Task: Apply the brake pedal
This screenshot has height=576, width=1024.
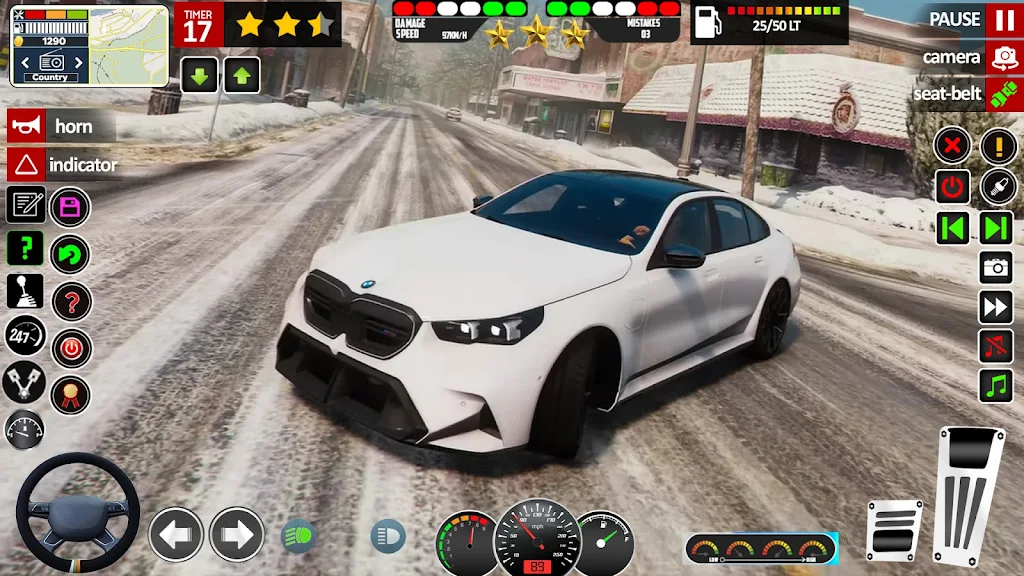Action: [x=893, y=530]
